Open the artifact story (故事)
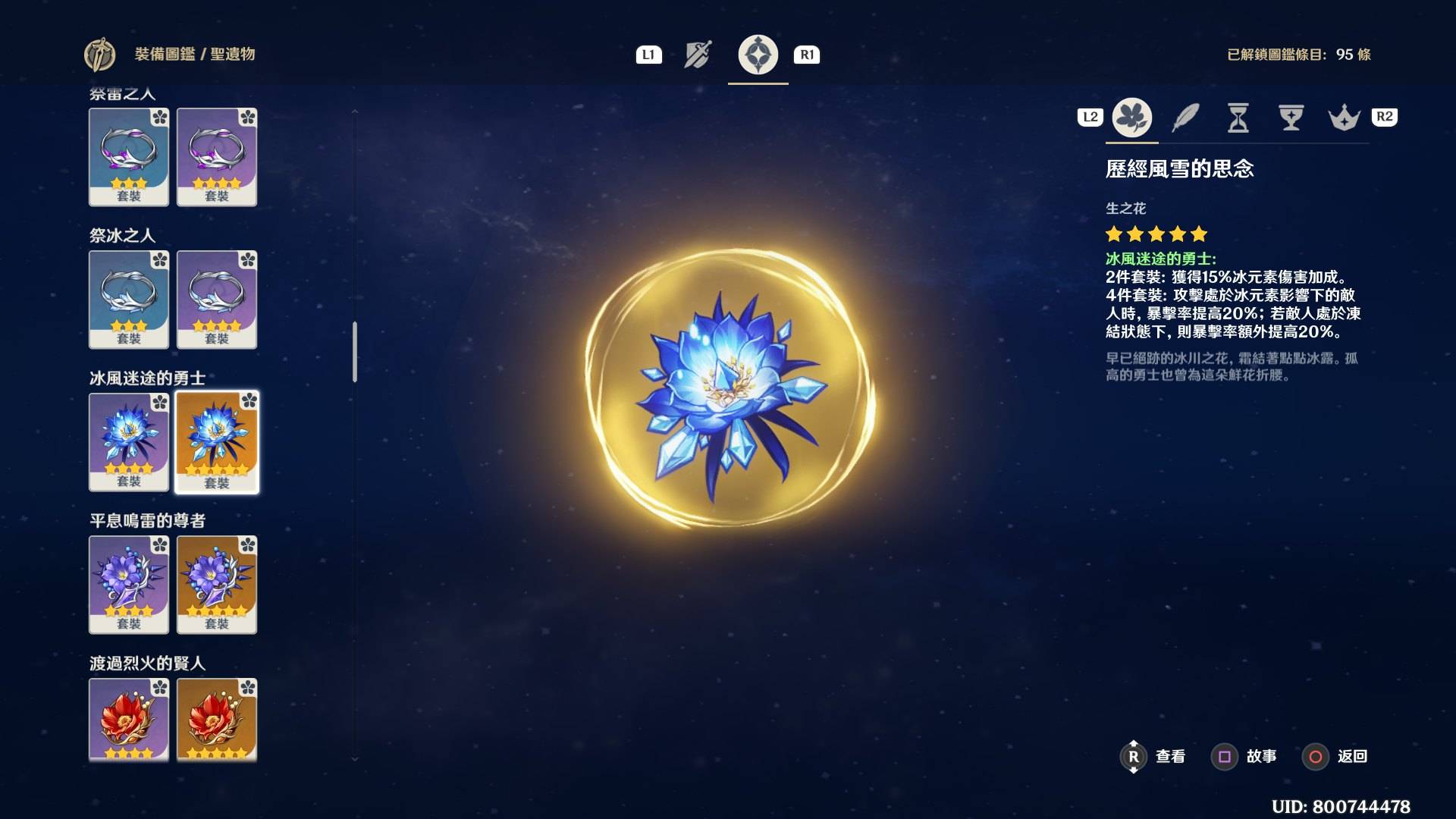 1249,756
